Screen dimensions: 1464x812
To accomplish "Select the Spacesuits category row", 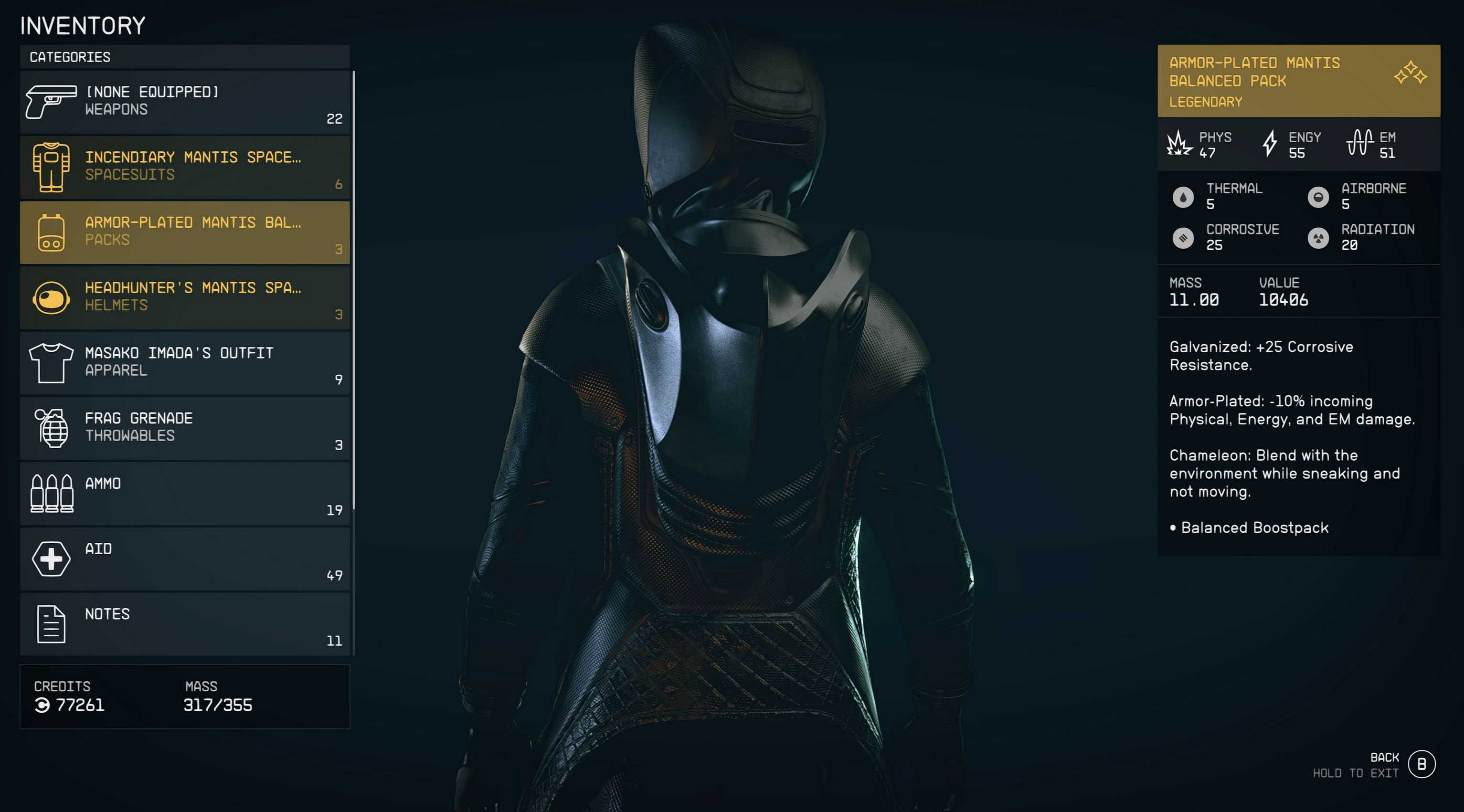I will [185, 167].
